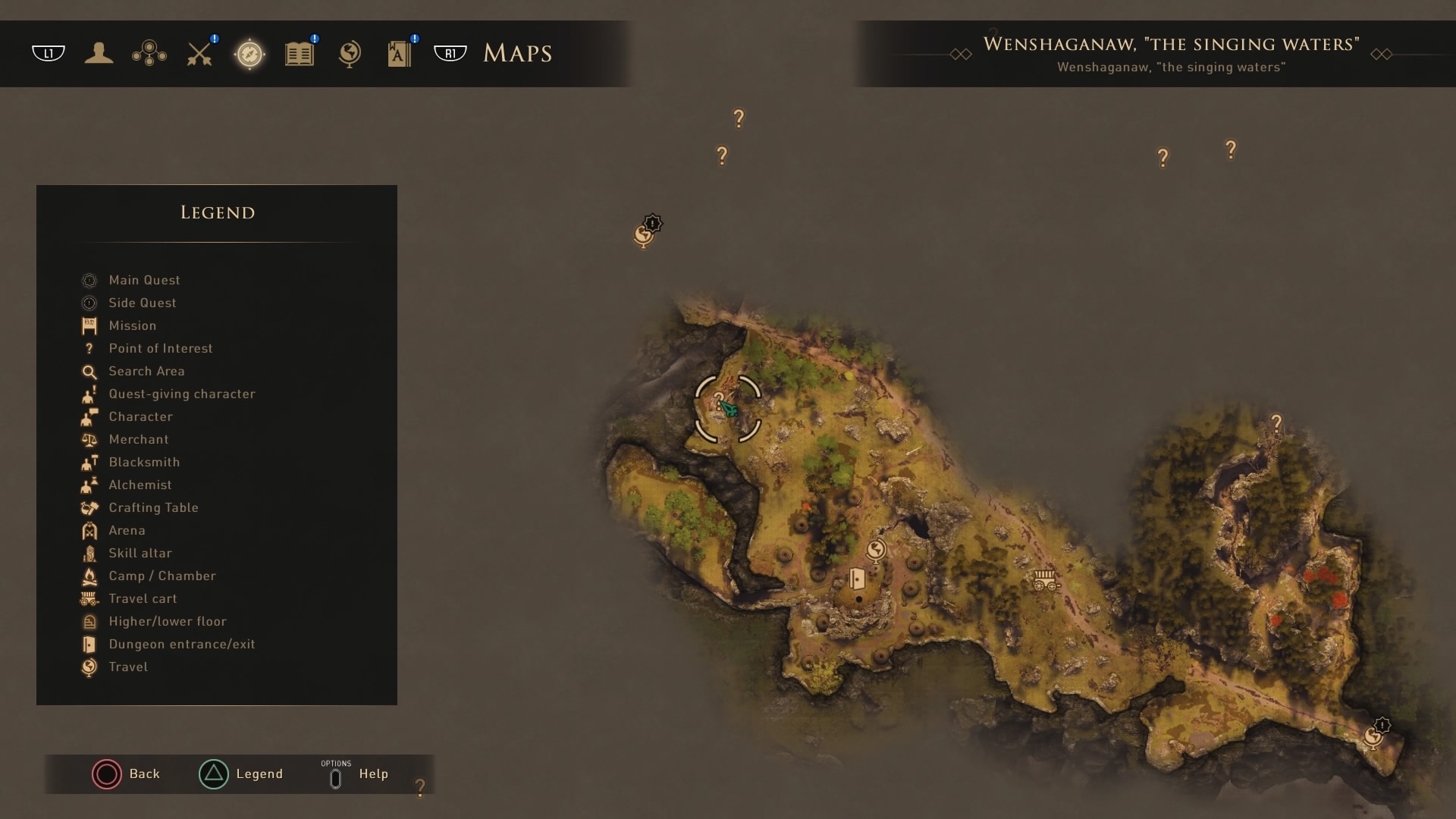The height and width of the screenshot is (819, 1456).
Task: Select the skill tree icon in top bar
Action: pos(149,53)
